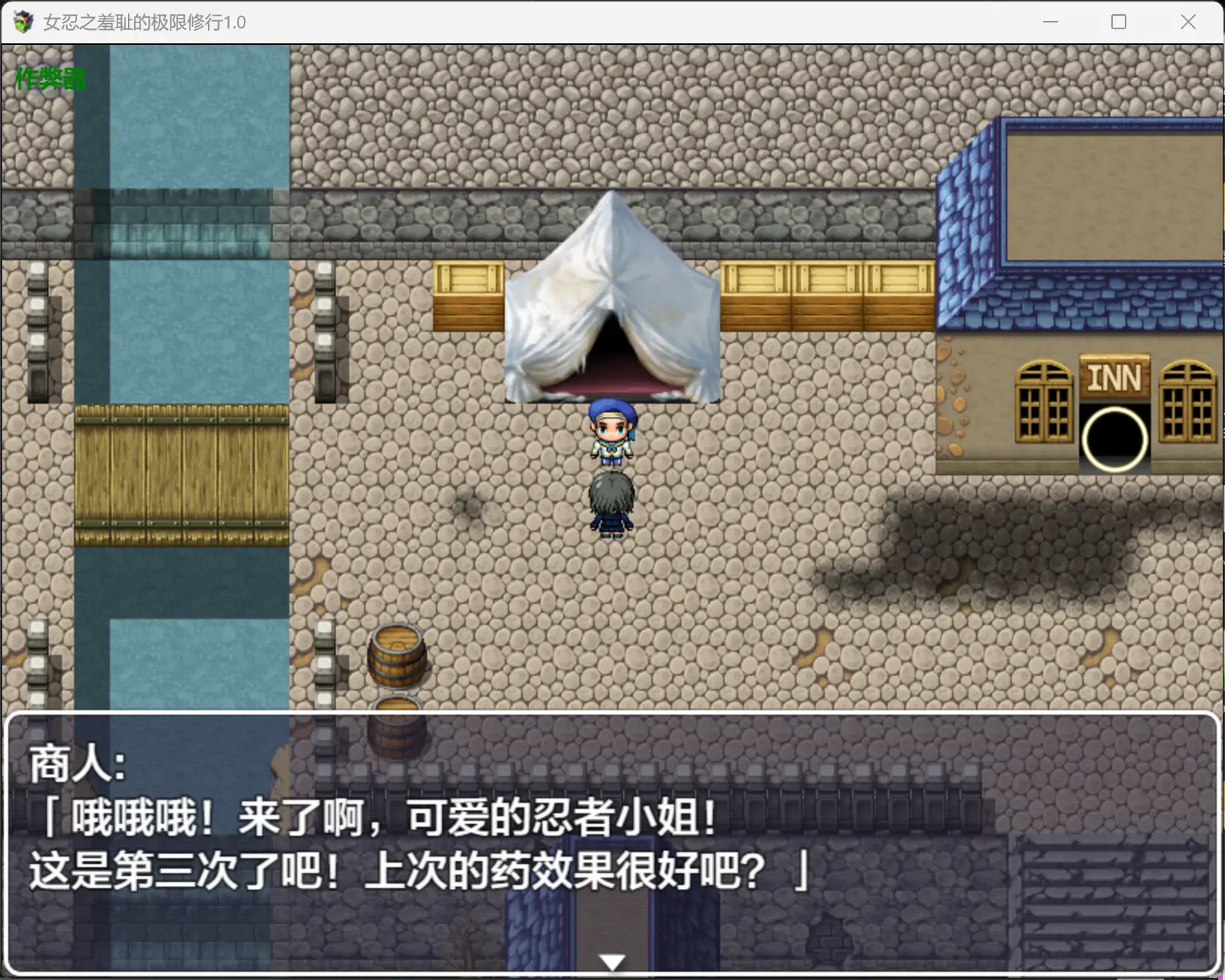Select the gray-haired ninja player character
The height and width of the screenshot is (980, 1225).
(x=612, y=505)
